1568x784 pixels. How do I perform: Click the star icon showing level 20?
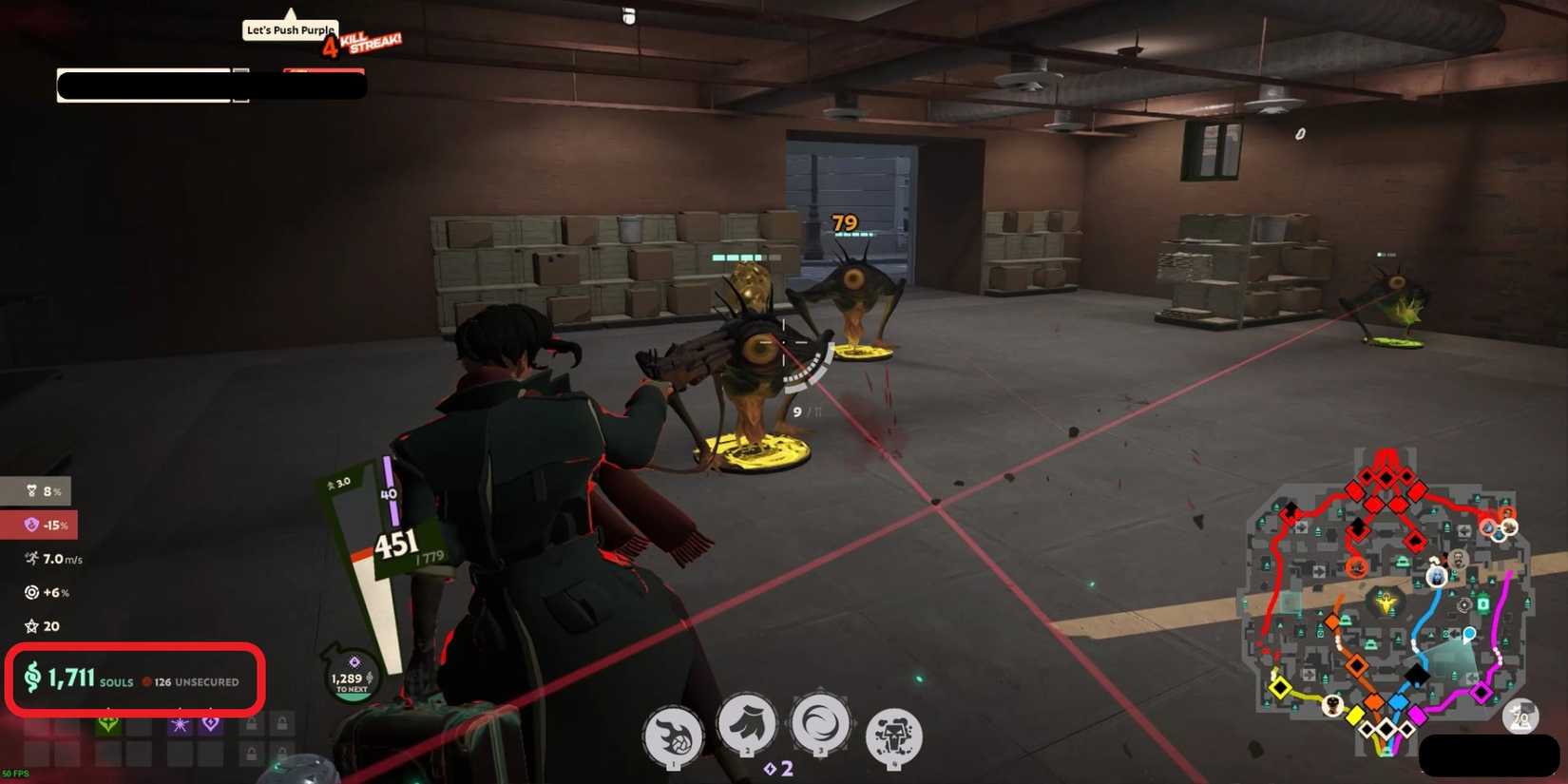(x=31, y=625)
